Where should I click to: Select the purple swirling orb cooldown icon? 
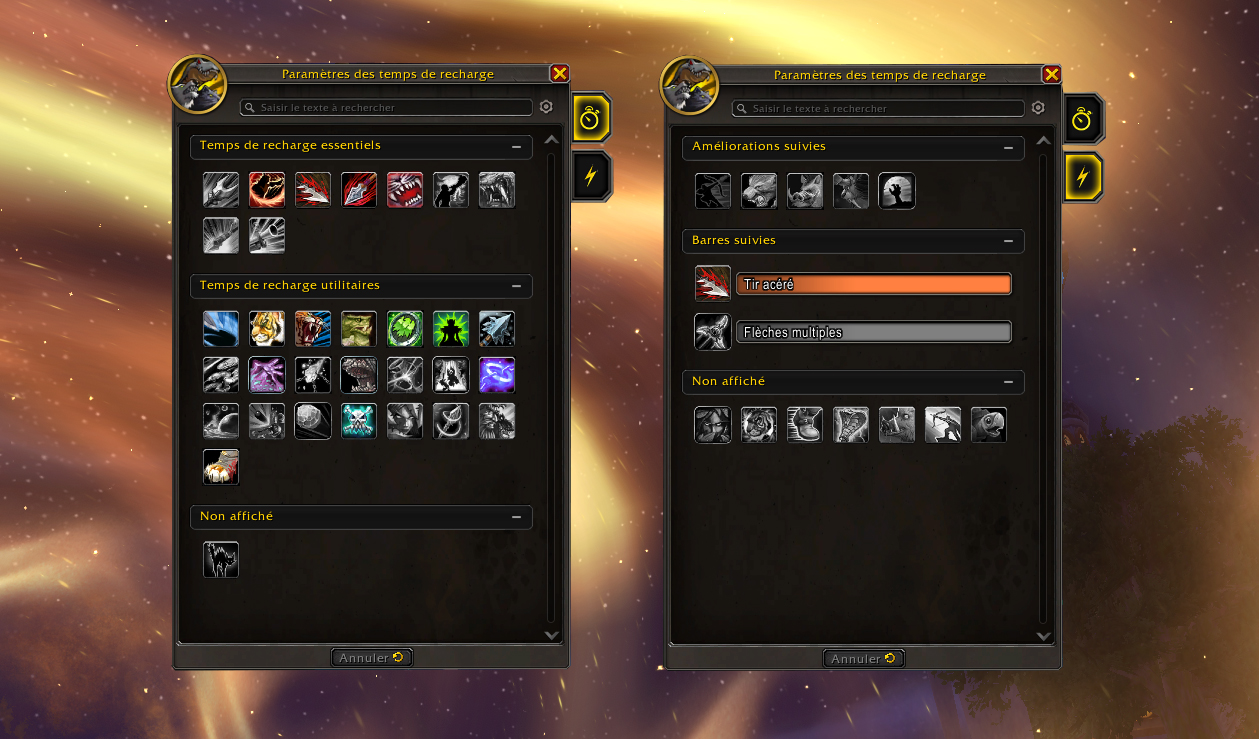coord(497,376)
